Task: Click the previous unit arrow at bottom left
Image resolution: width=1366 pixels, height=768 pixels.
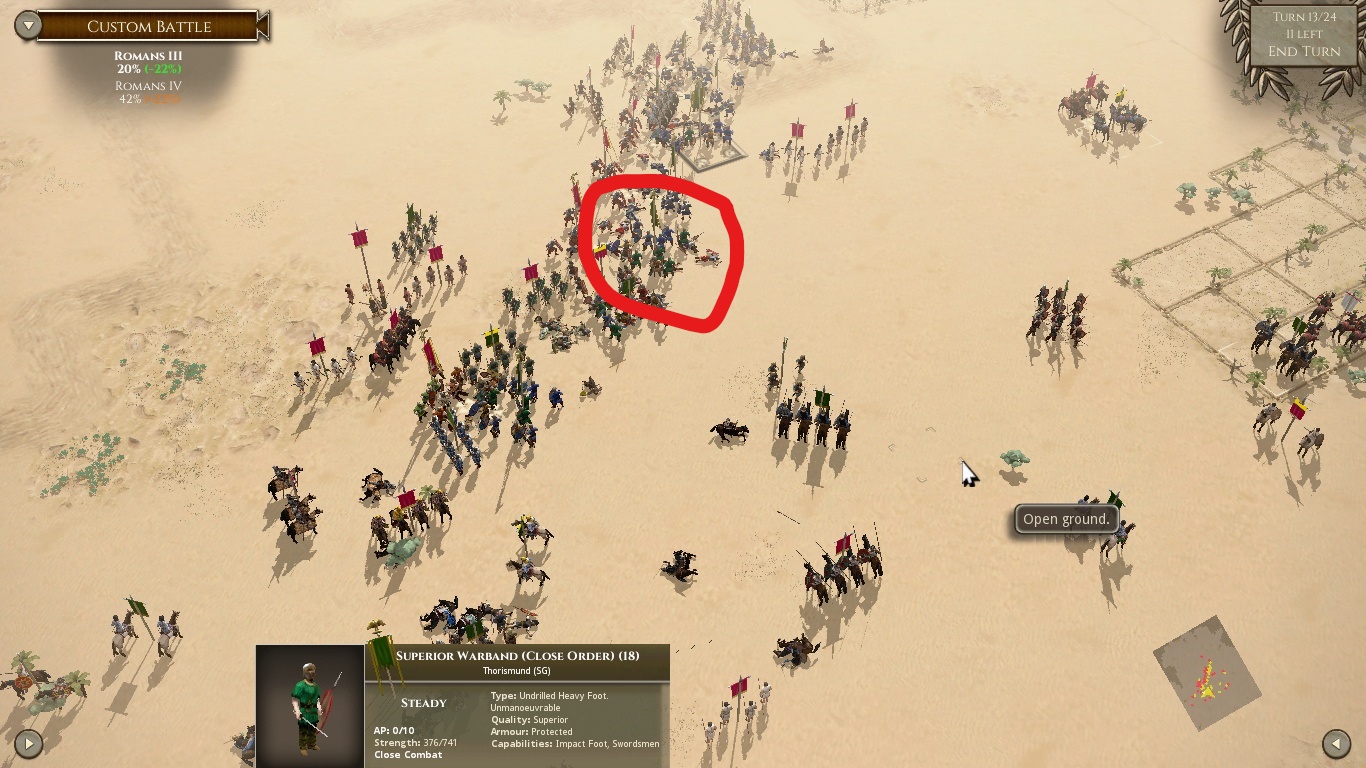Action: [x=29, y=744]
